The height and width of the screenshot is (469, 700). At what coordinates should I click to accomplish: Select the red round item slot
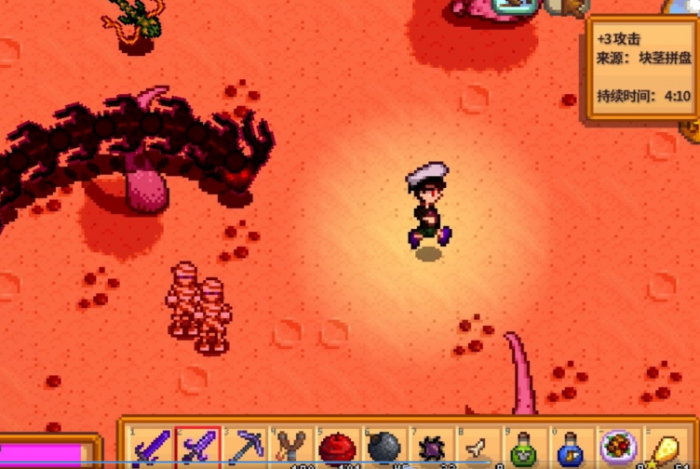338,447
